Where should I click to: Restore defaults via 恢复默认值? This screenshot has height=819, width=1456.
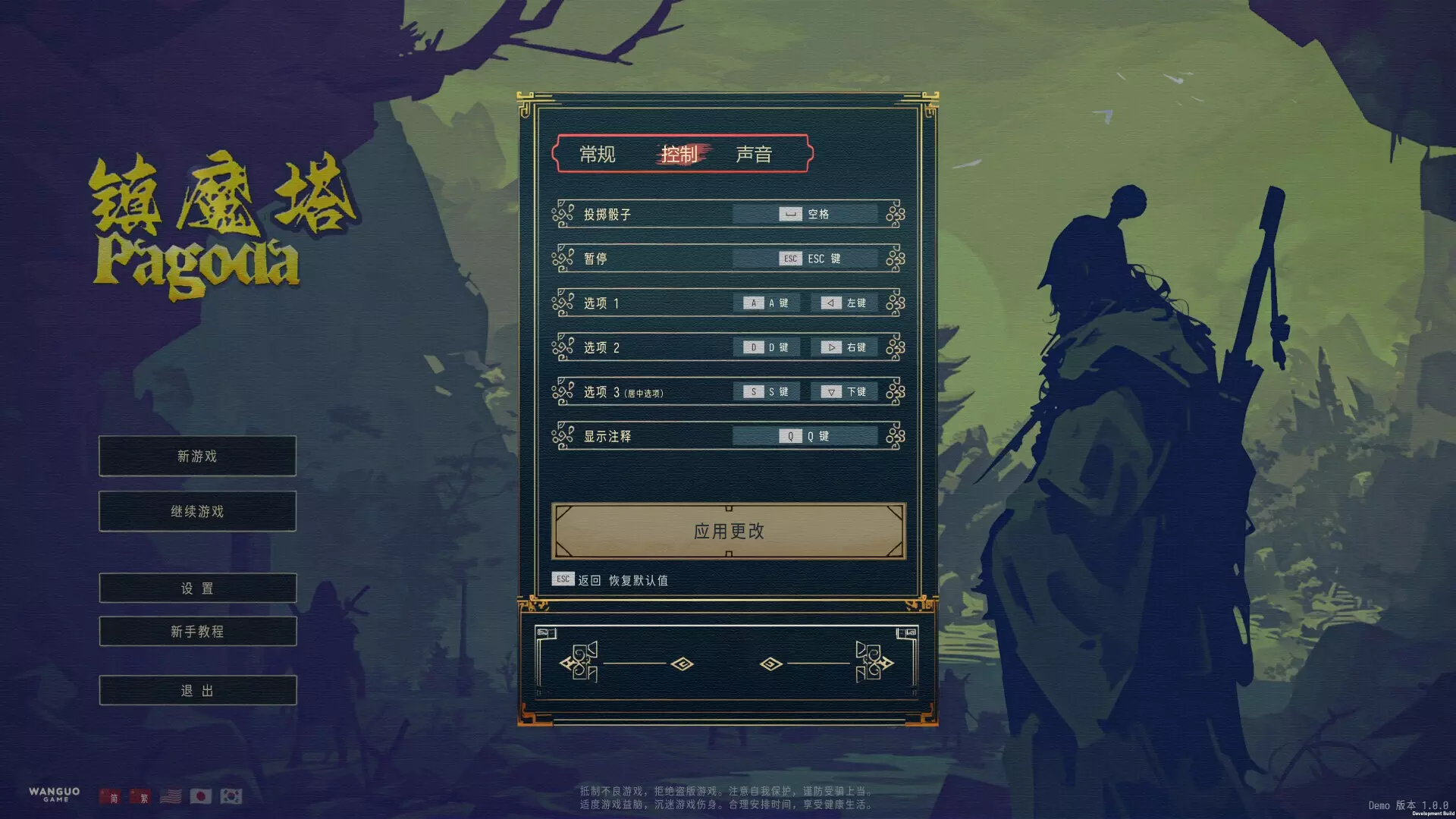coord(639,579)
